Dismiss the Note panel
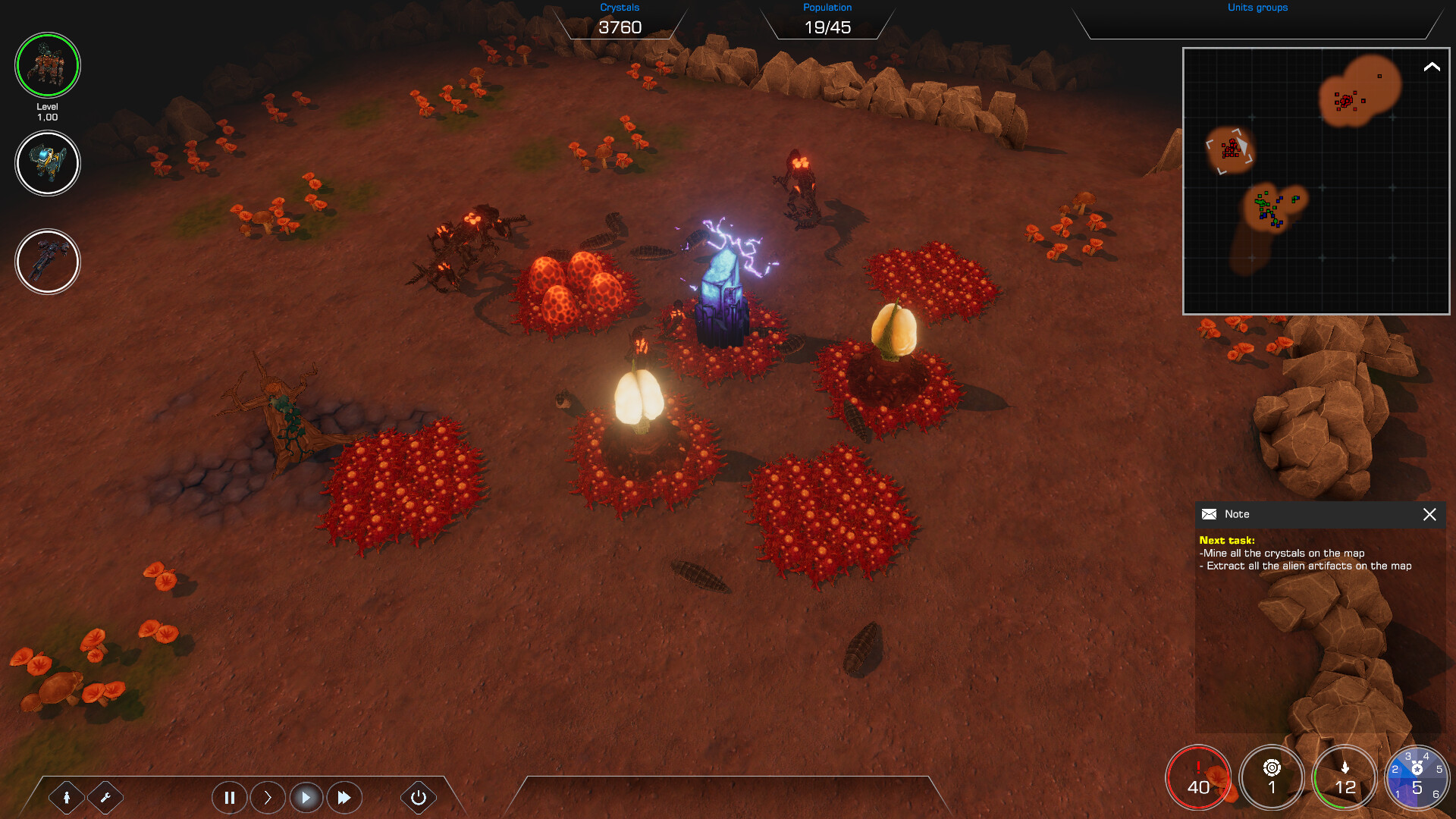 [1430, 515]
